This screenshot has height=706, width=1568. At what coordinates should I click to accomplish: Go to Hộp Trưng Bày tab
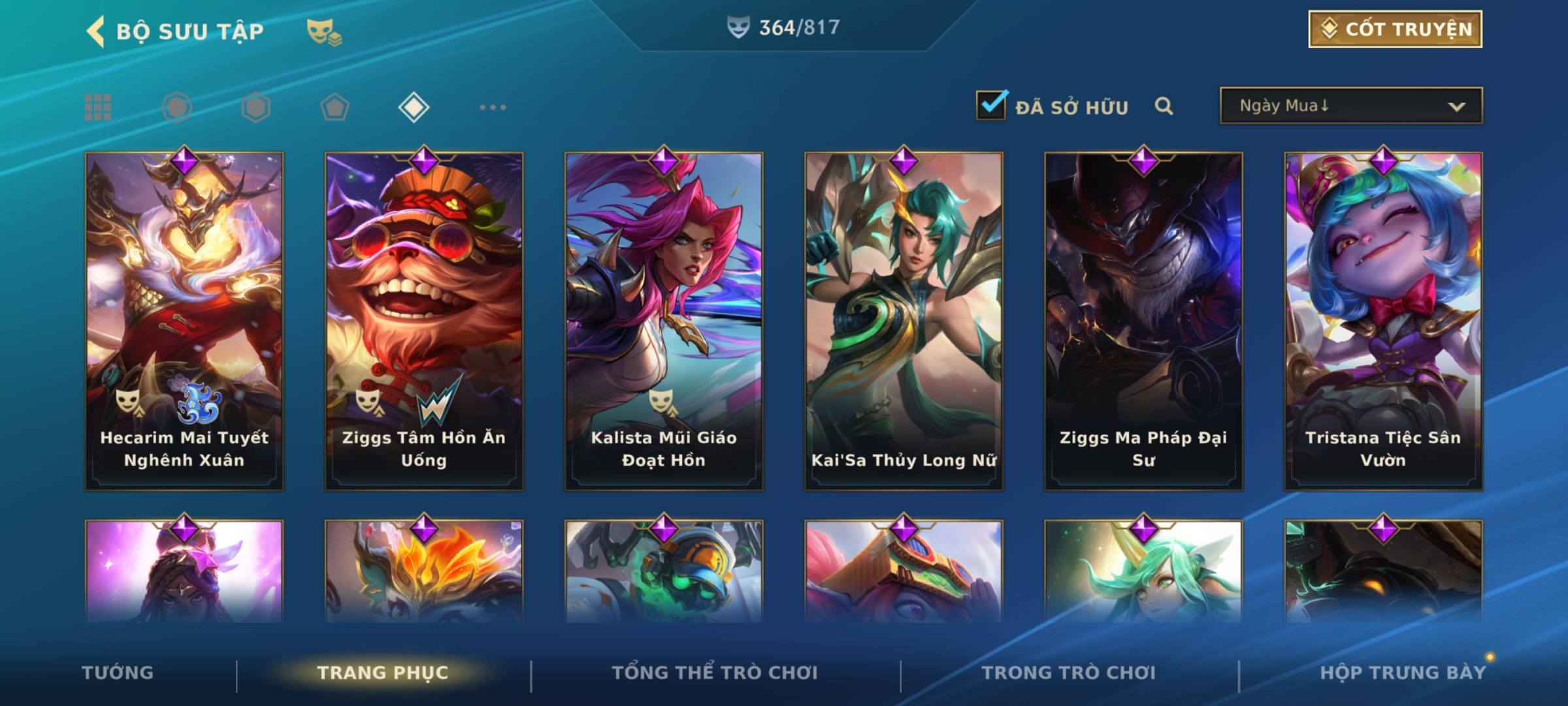pyautogui.click(x=1403, y=673)
